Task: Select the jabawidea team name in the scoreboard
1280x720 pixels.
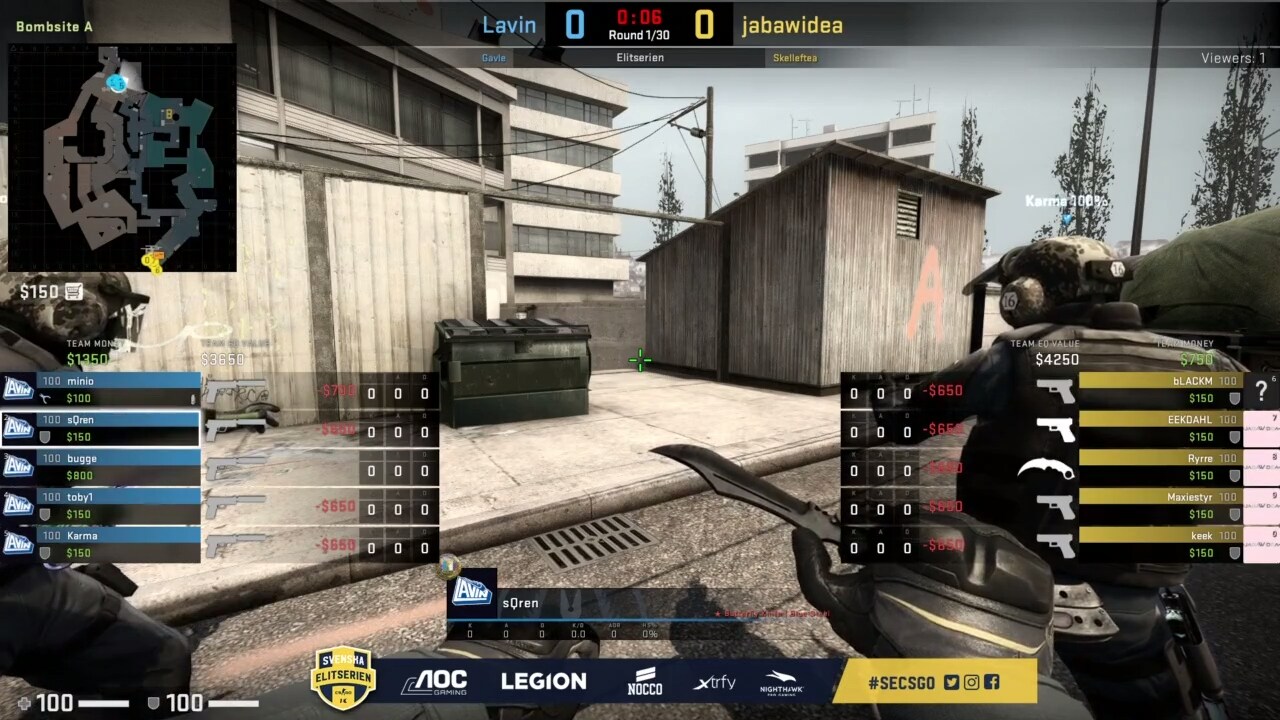Action: point(792,25)
